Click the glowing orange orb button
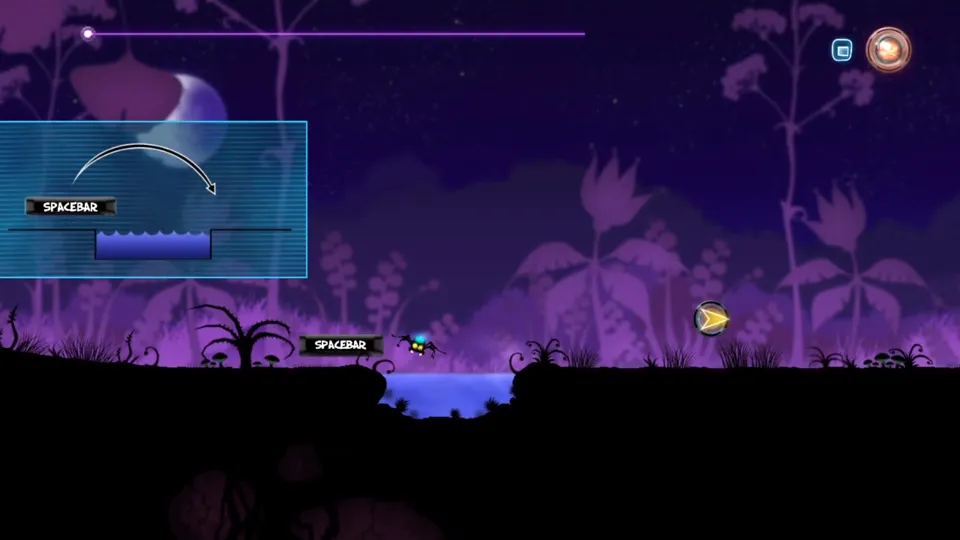 tap(888, 49)
